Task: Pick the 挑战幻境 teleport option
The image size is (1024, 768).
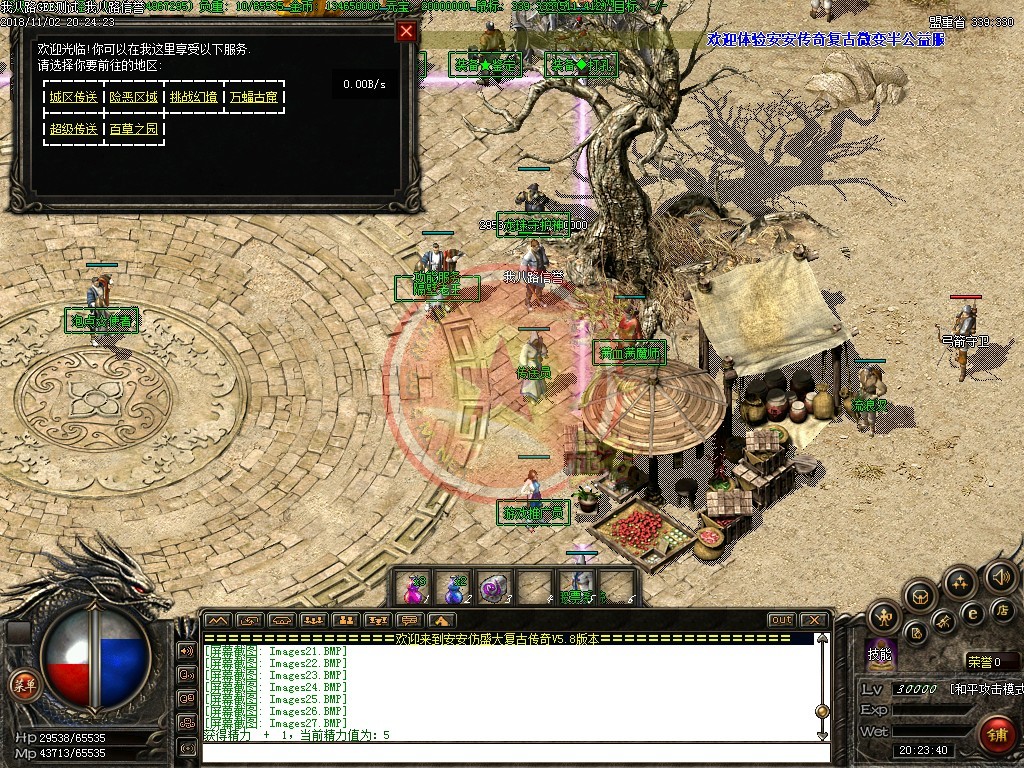Action: 194,98
